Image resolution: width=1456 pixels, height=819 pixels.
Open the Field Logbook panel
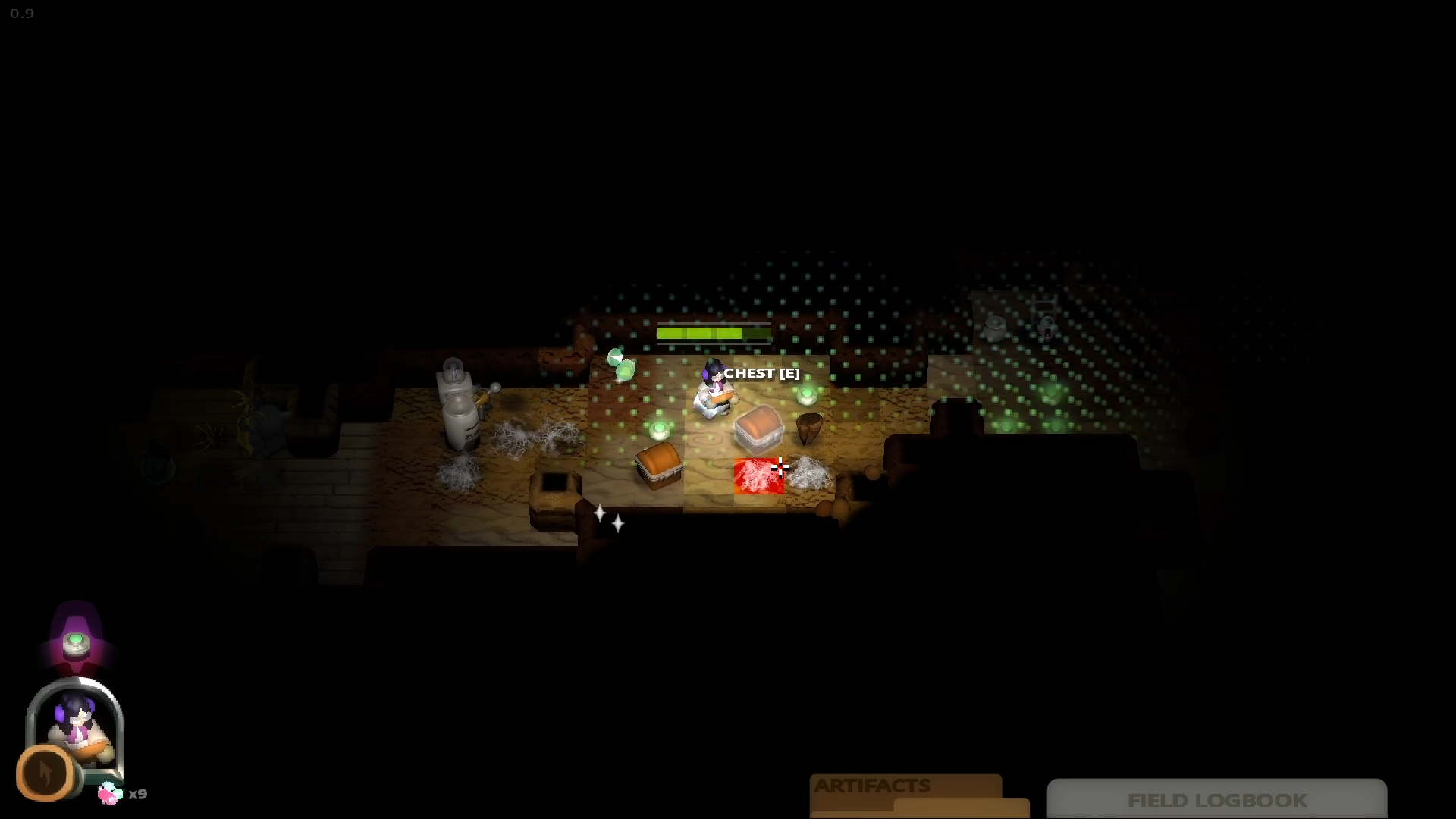1216,800
